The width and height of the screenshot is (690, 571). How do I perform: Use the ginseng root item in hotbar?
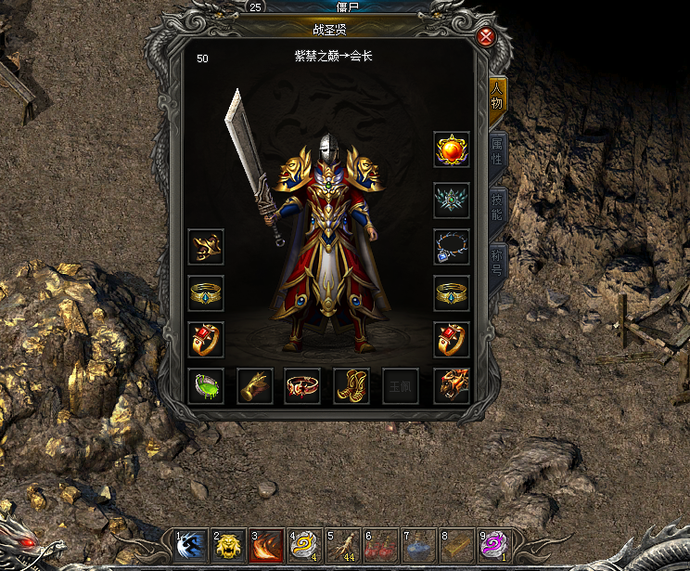[x=344, y=545]
